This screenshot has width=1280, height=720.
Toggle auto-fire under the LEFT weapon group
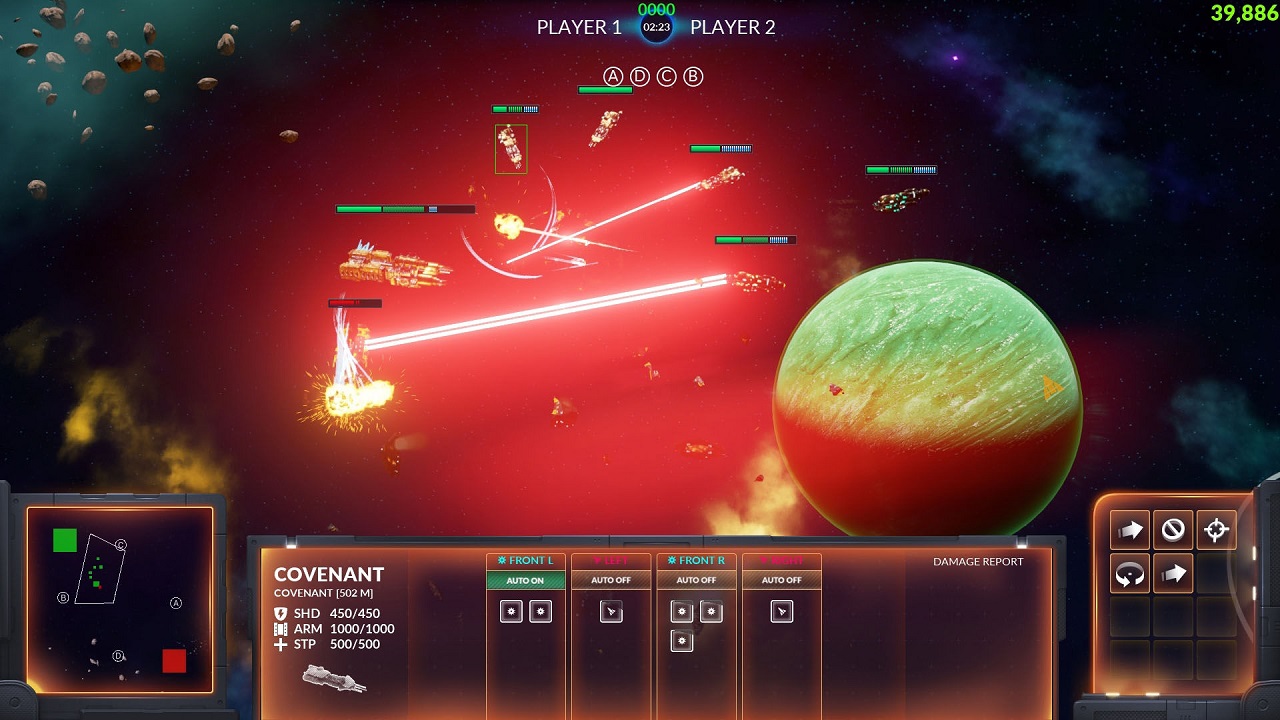(610, 580)
